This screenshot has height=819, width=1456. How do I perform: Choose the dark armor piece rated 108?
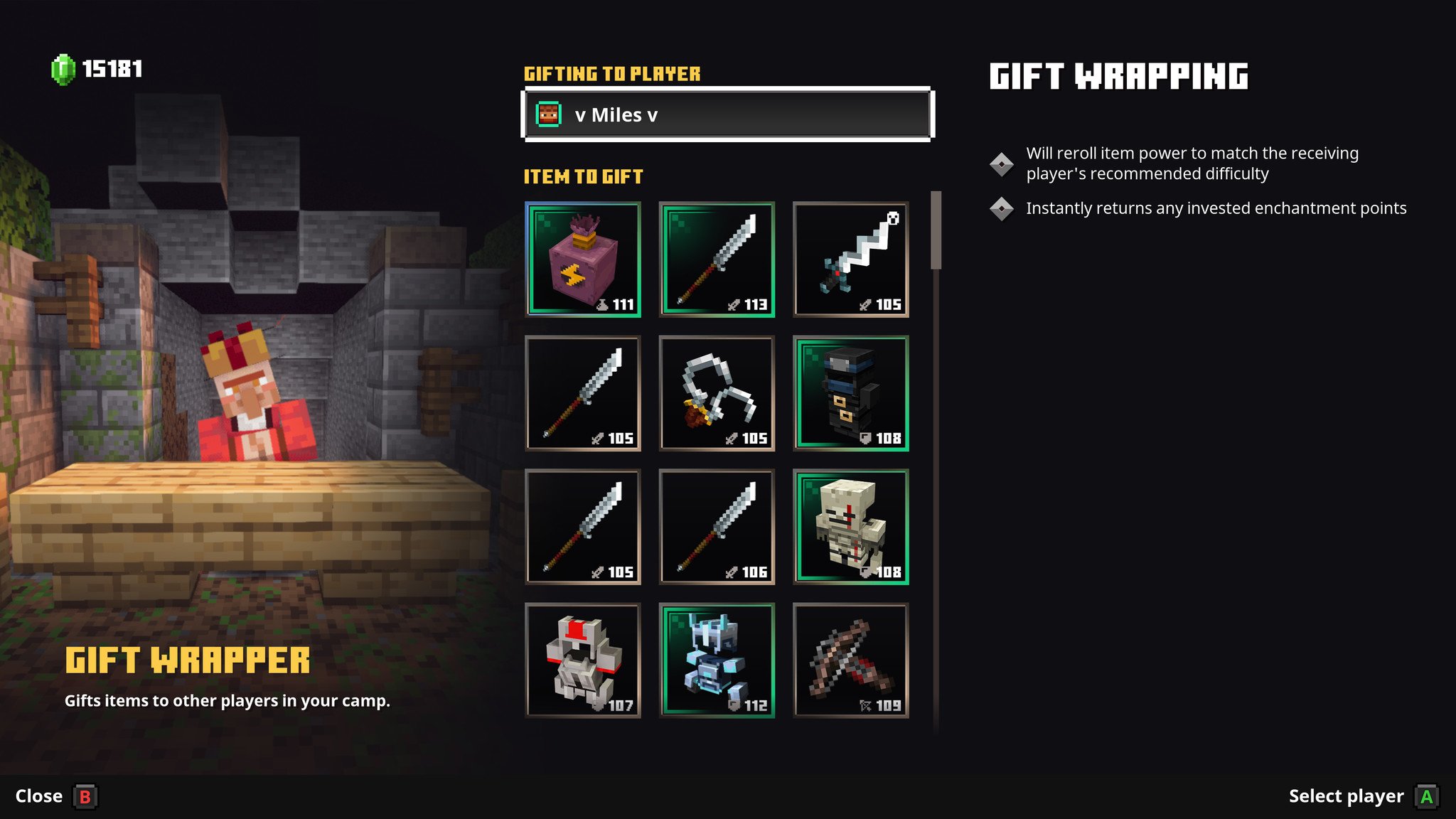tap(851, 393)
